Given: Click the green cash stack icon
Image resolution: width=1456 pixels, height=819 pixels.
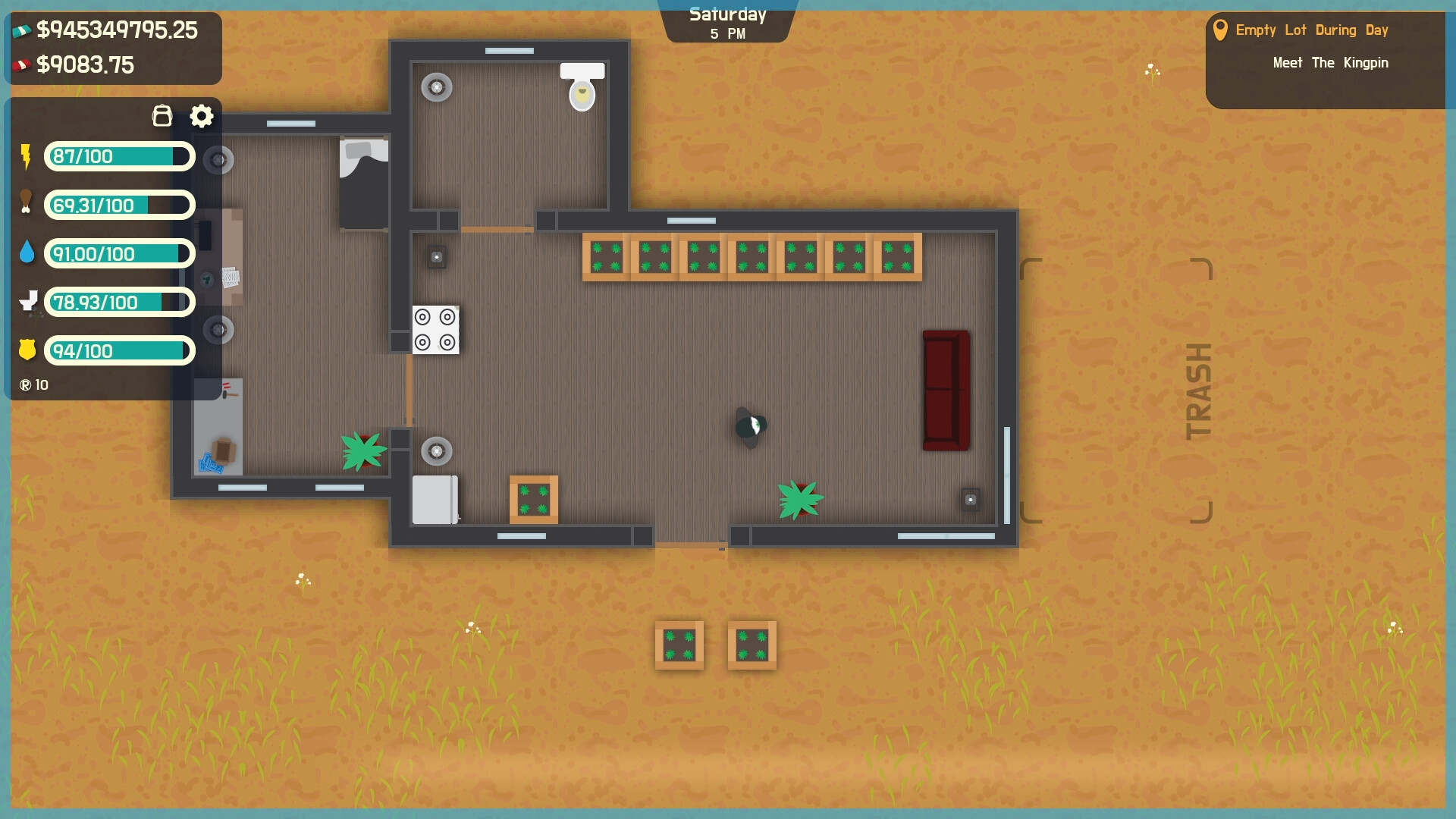Looking at the screenshot, I should click(21, 30).
